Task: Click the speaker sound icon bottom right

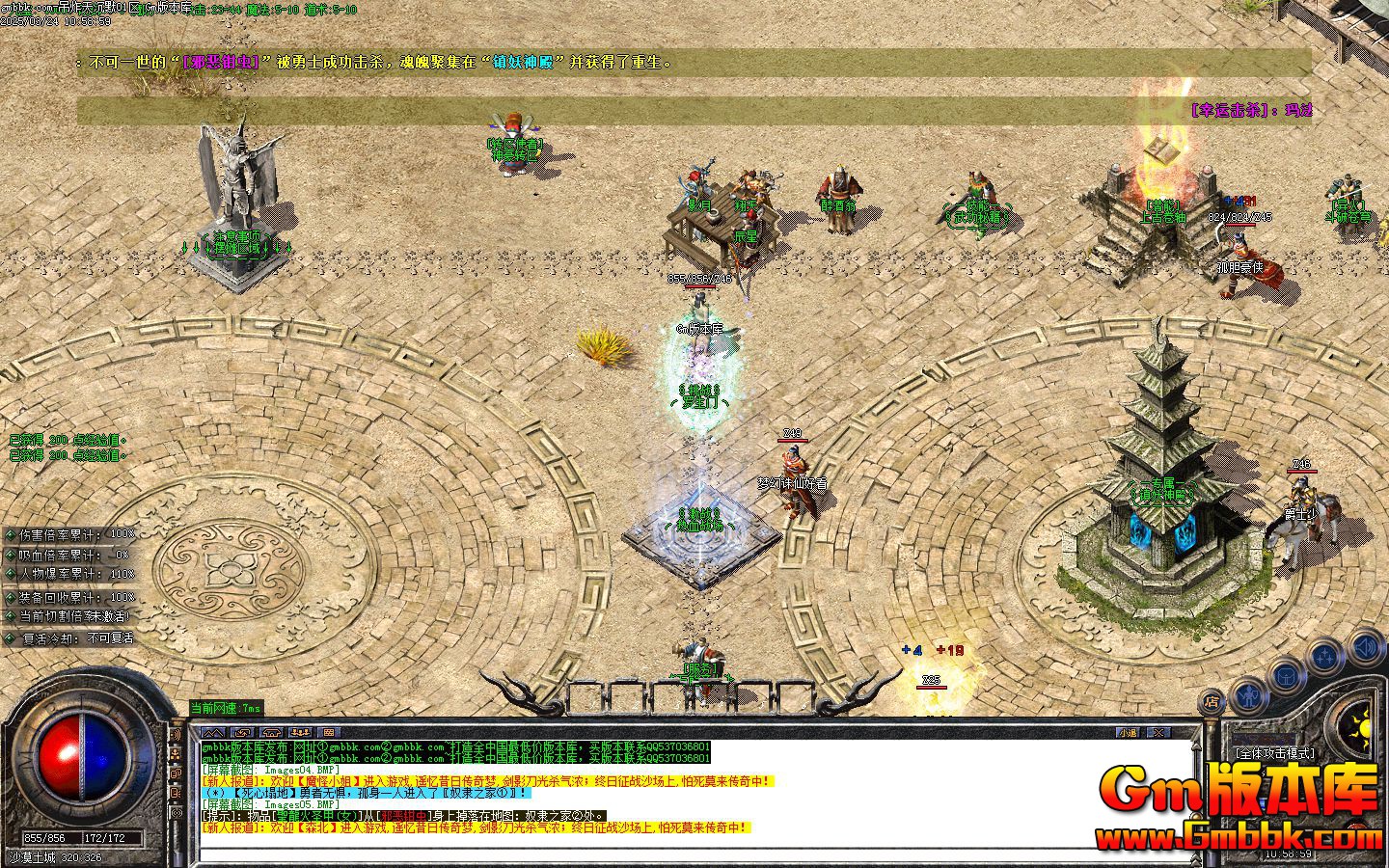Action: coord(1365,644)
